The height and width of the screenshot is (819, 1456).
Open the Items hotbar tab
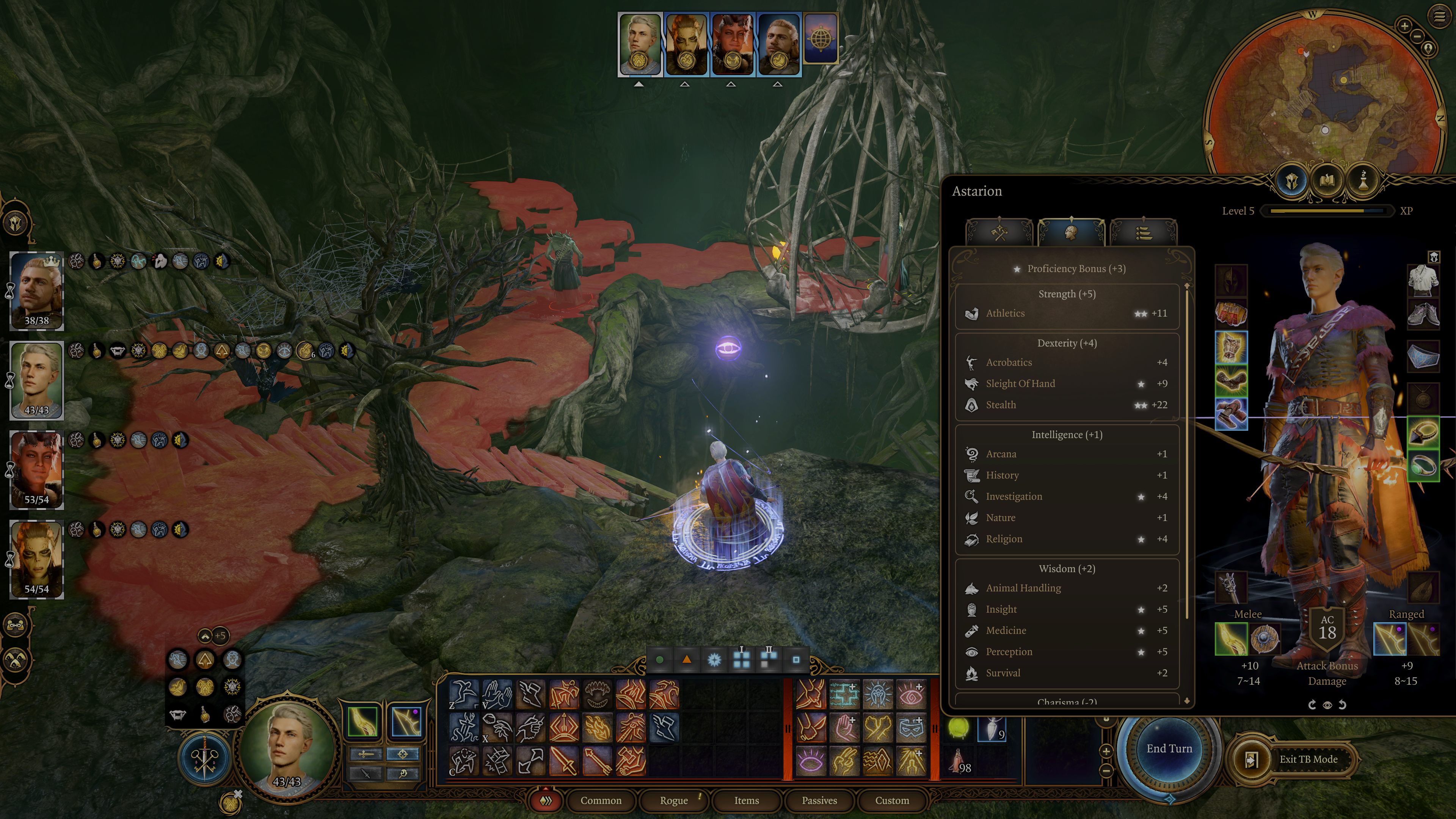point(746,800)
